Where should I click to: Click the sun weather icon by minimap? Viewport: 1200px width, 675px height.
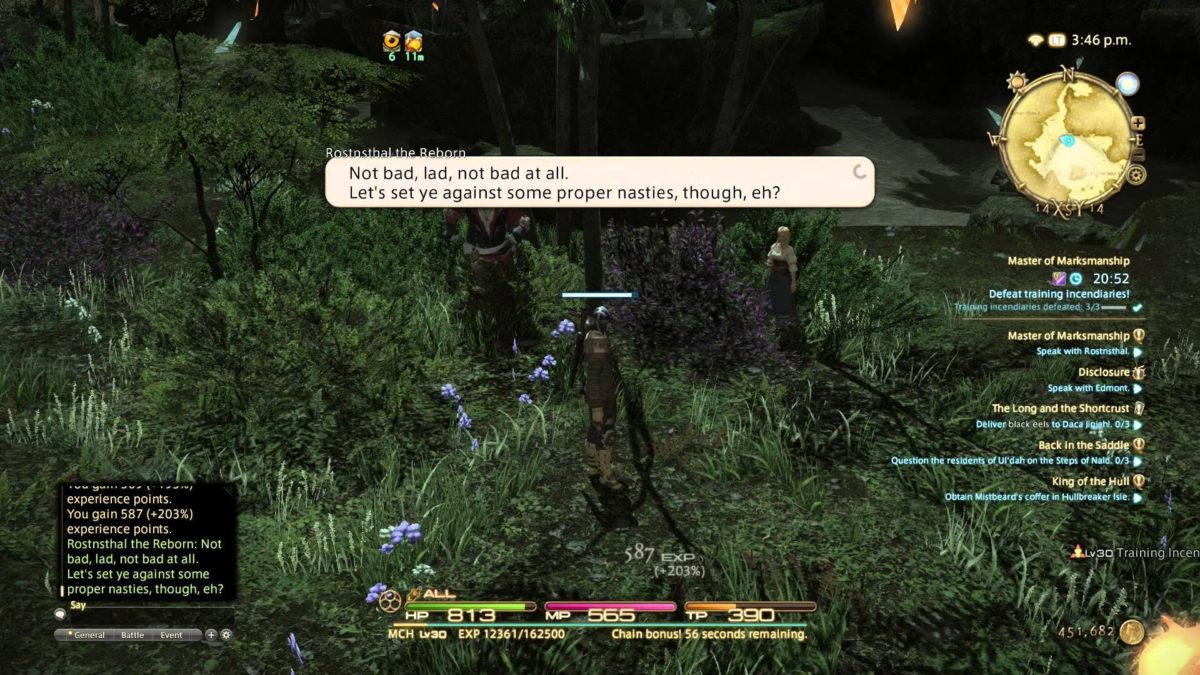[x=1016, y=80]
